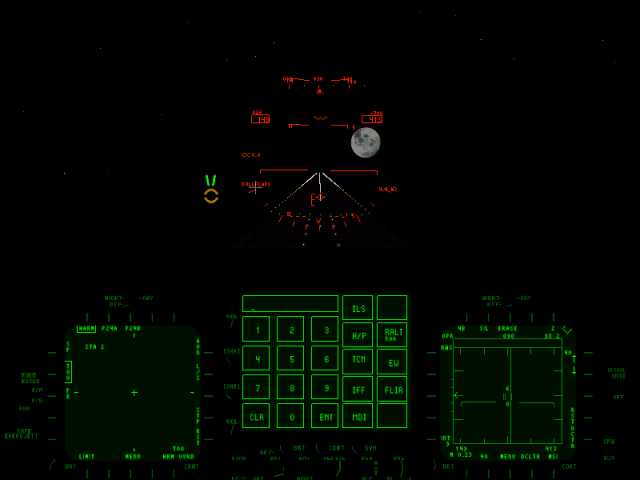Choose the IFF keypad button
Viewport: 640px width, 480px height.
click(x=357, y=388)
